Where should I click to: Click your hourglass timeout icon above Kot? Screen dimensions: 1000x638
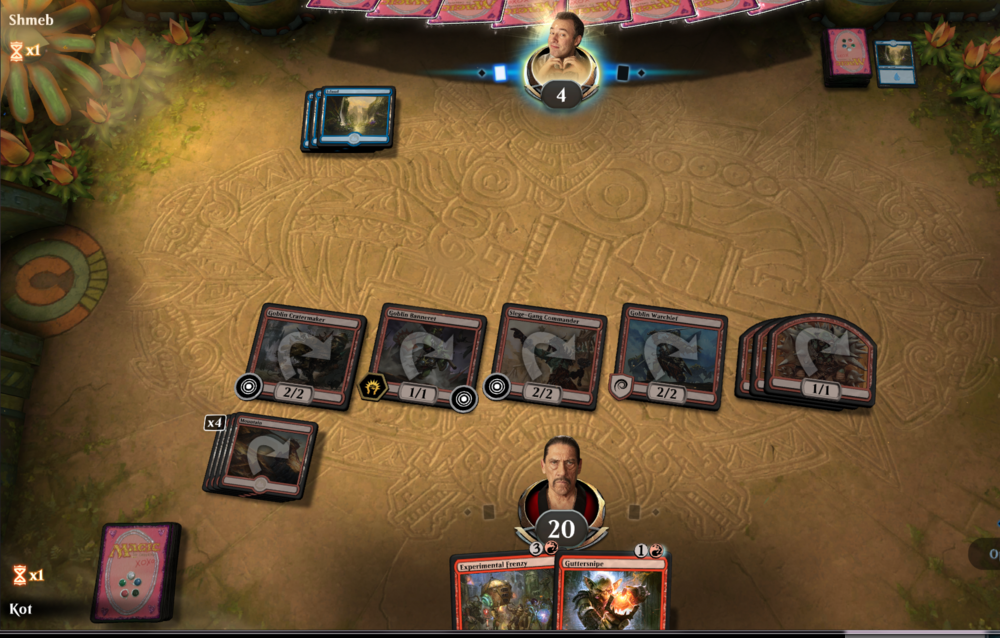coord(20,575)
